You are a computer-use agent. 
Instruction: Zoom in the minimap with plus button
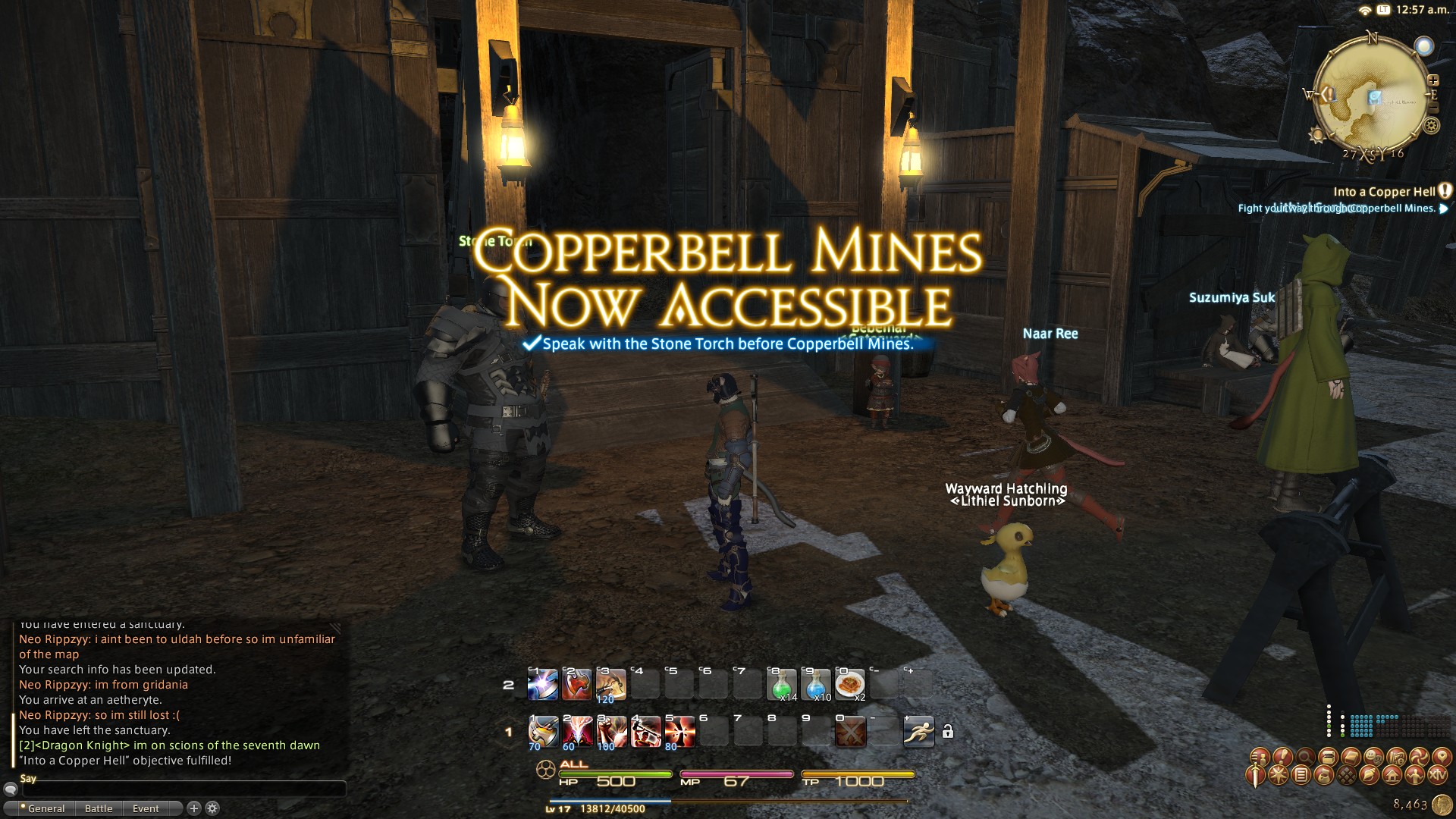pos(1432,80)
